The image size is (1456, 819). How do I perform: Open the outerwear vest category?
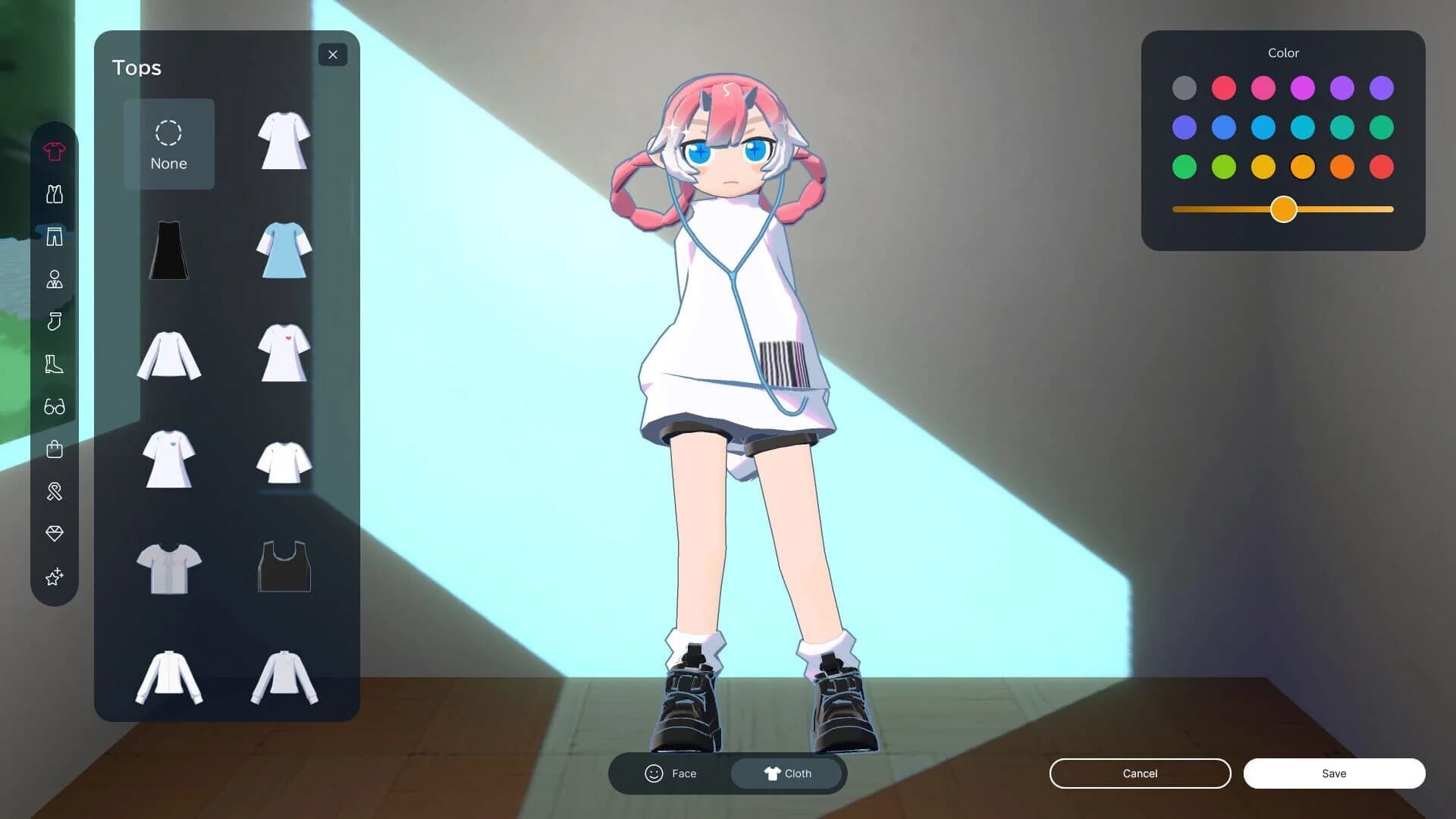tap(54, 194)
